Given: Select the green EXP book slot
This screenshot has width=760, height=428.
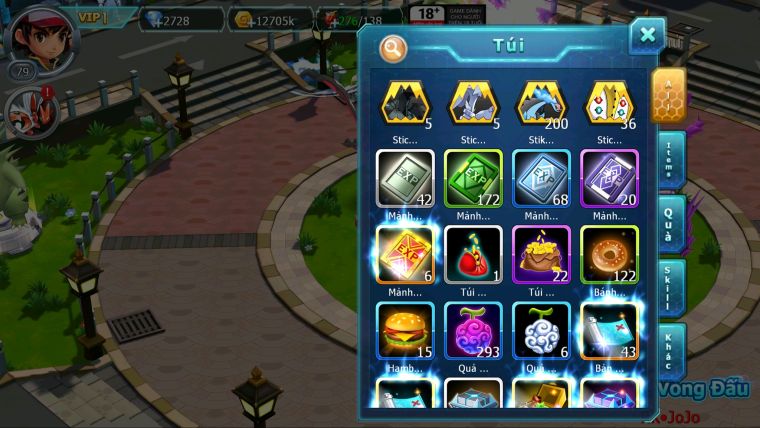Looking at the screenshot, I should [473, 177].
